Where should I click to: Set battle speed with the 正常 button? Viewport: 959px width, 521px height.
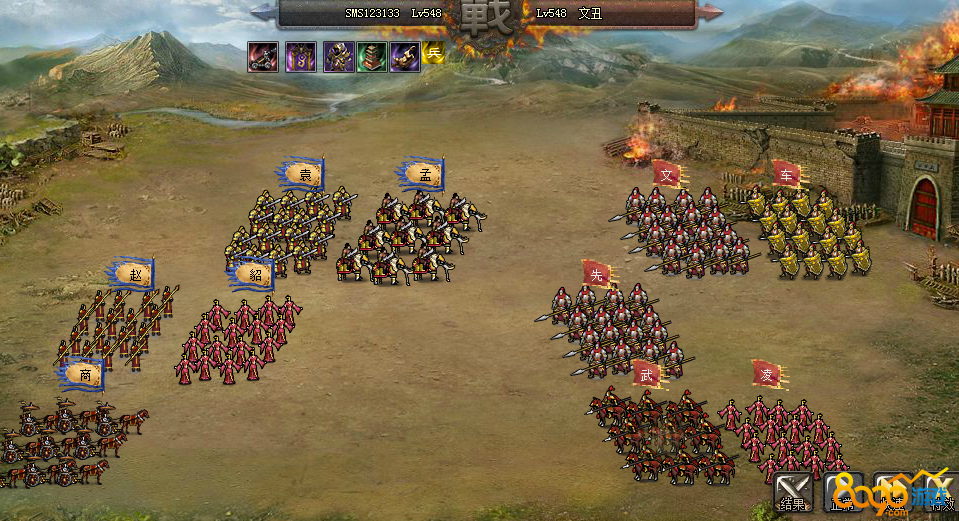pos(843,492)
